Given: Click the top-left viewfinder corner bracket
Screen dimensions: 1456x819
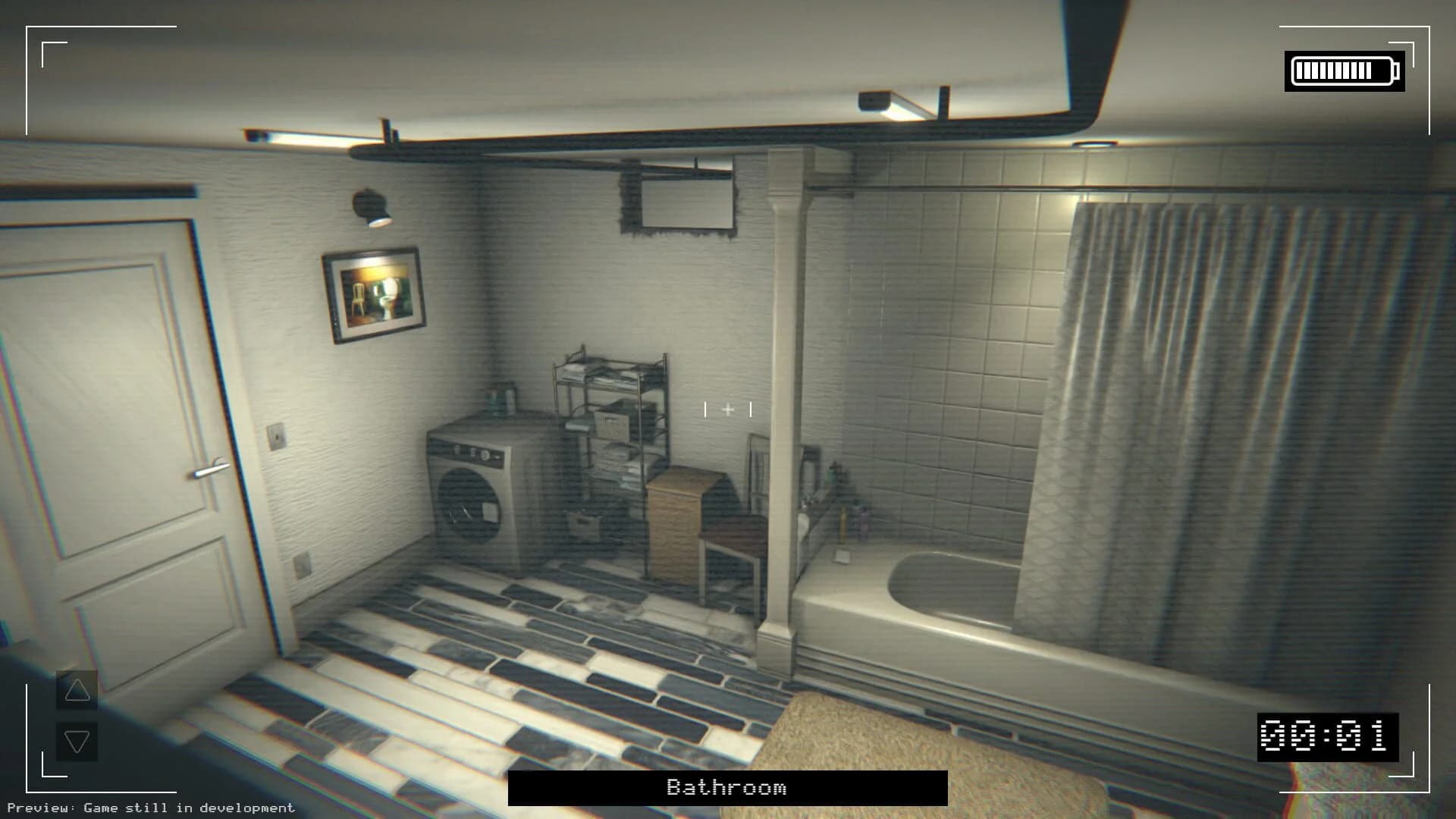Looking at the screenshot, I should (x=45, y=45).
